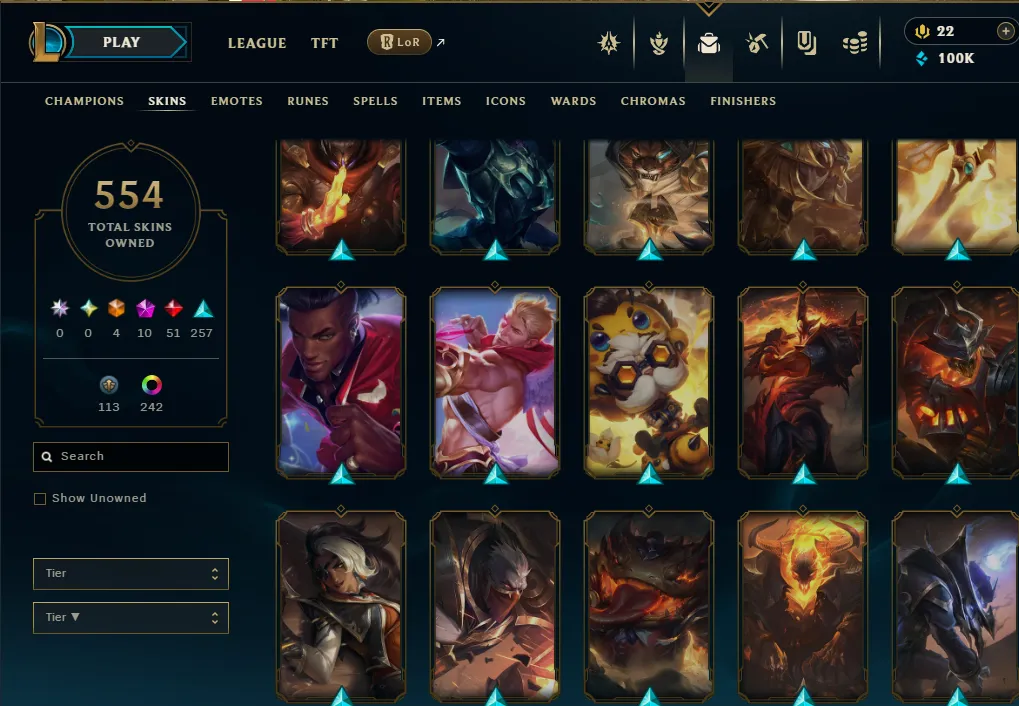The image size is (1019, 706).
Task: Open the Chromas tab
Action: tap(653, 101)
